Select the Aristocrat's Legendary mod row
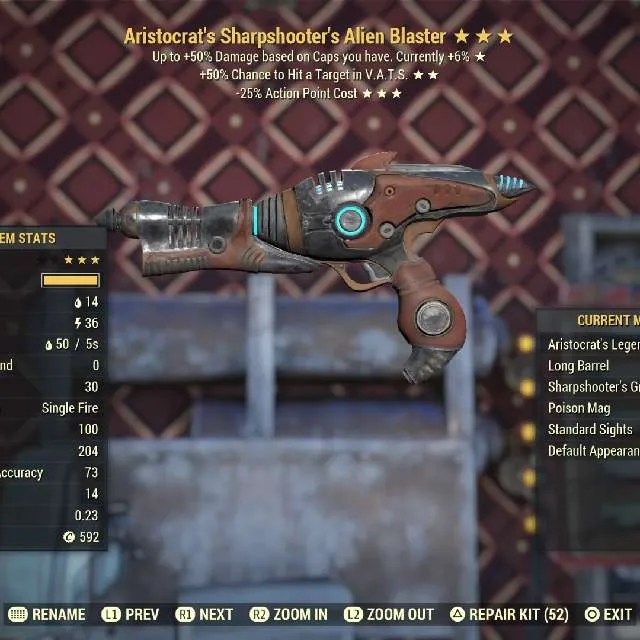Screen dimensions: 640x640 coord(590,344)
